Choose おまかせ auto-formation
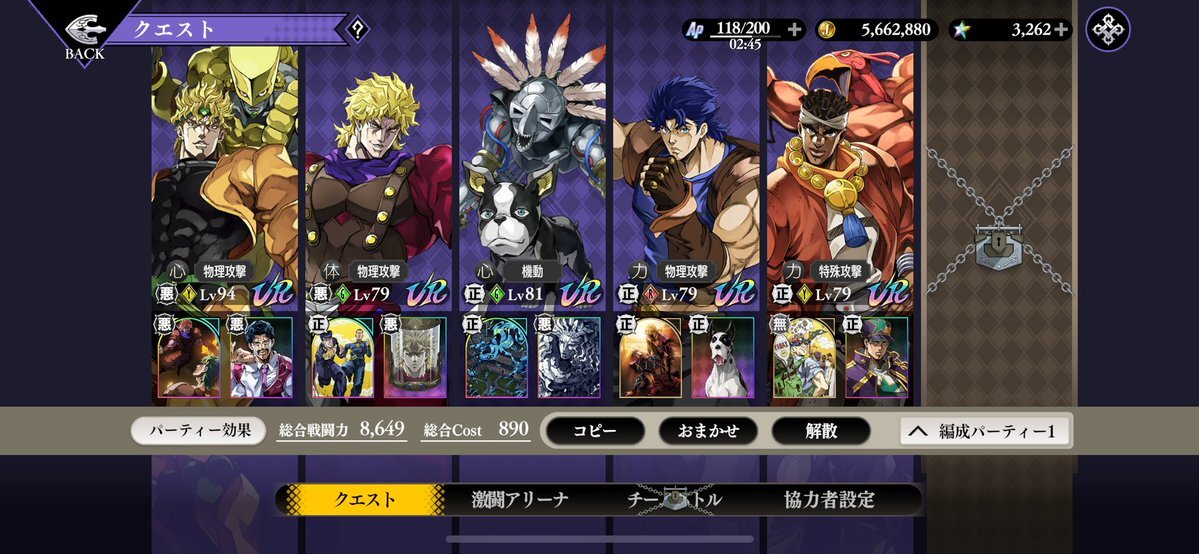 (x=708, y=431)
